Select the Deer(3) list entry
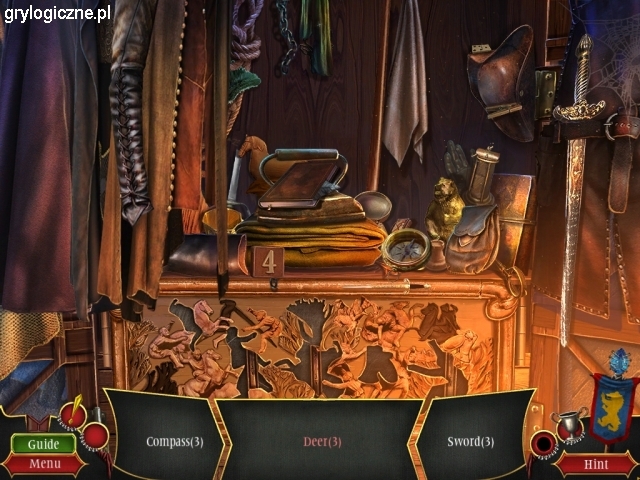The height and width of the screenshot is (480, 640). [323, 442]
